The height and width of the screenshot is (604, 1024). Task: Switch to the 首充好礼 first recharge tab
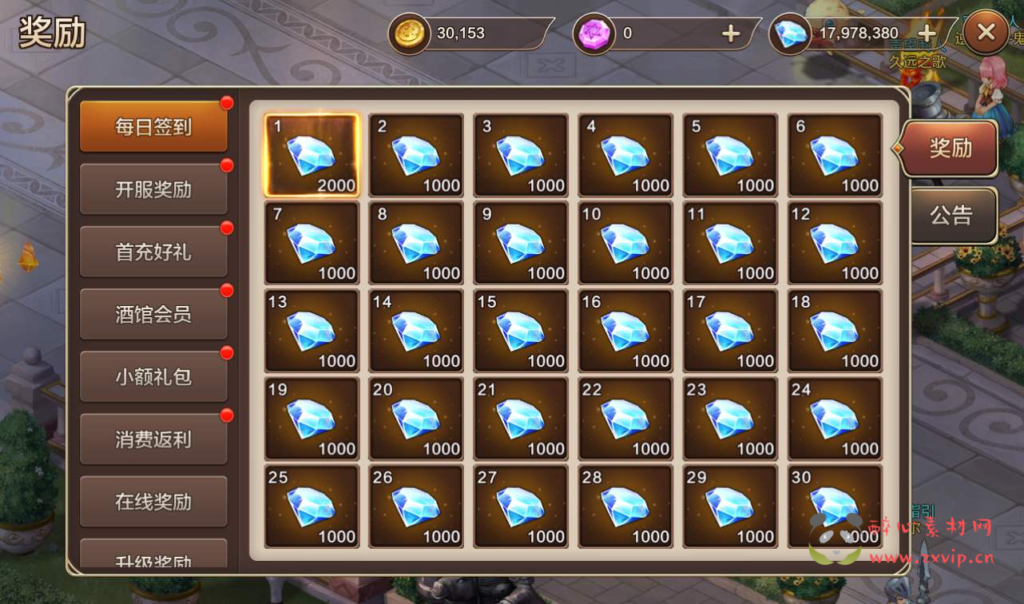coord(153,252)
